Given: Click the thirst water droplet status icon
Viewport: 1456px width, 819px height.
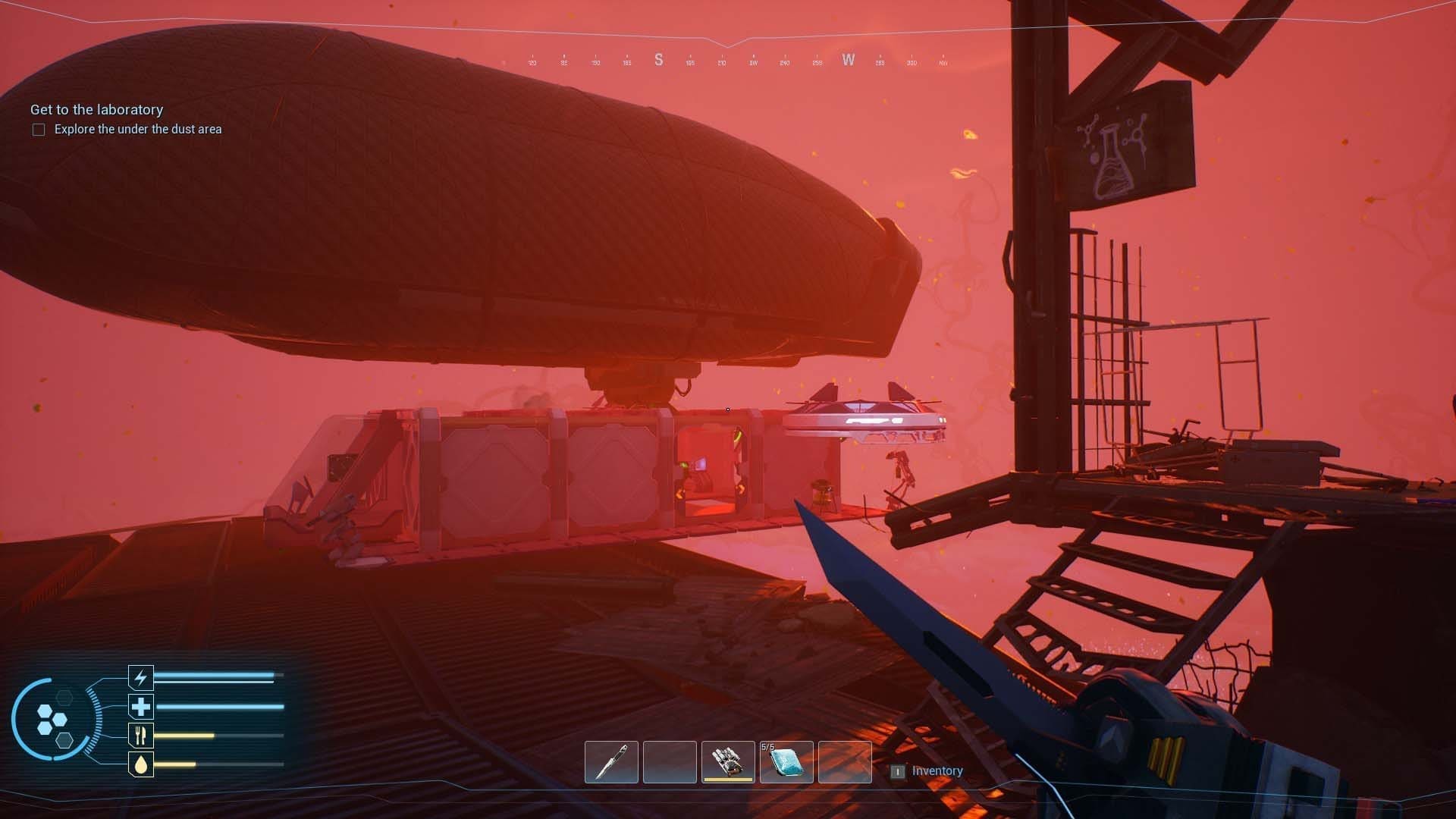Looking at the screenshot, I should tap(140, 764).
